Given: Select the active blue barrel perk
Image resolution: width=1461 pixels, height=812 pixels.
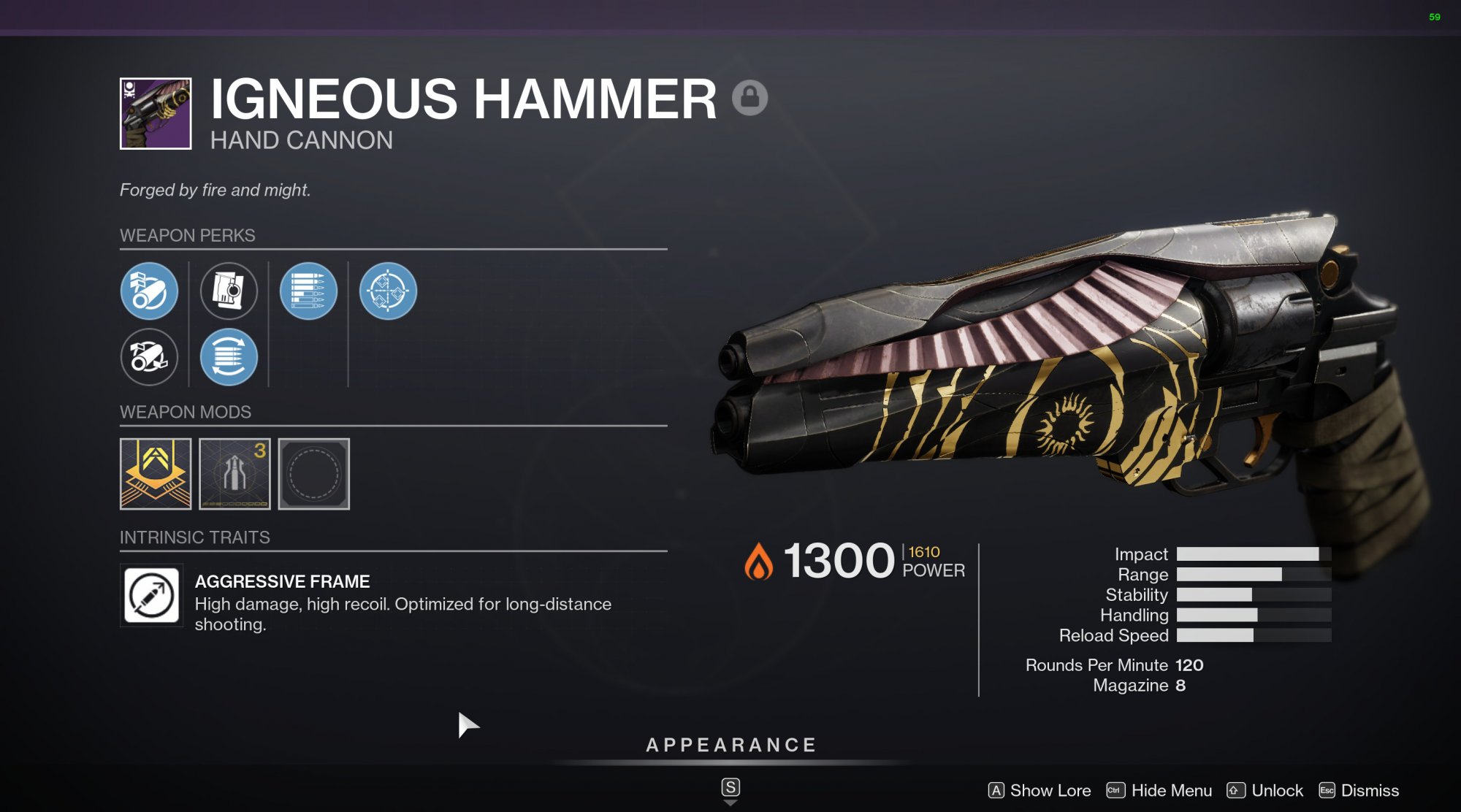Looking at the screenshot, I should click(x=149, y=291).
